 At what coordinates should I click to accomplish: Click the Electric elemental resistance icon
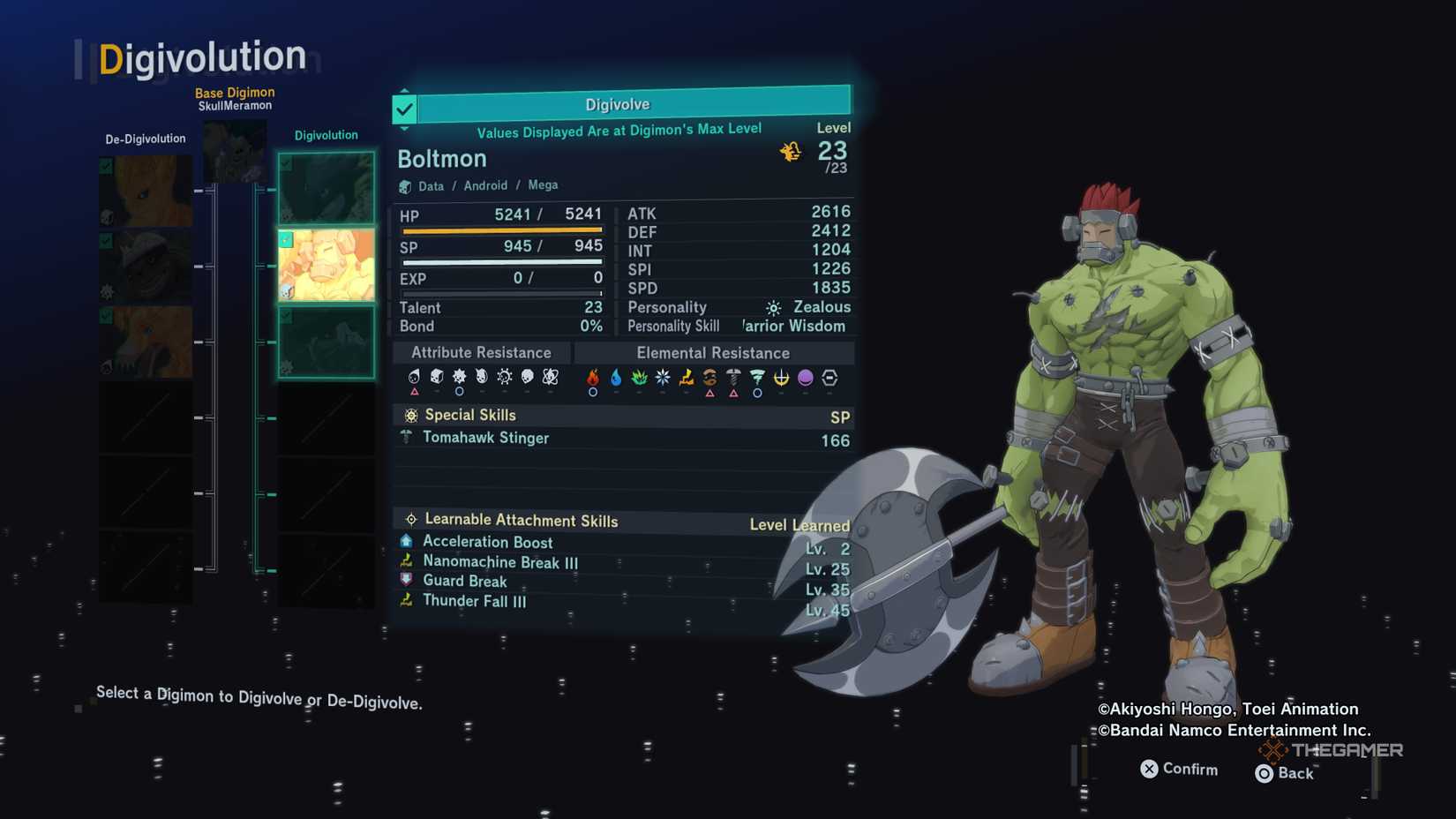[x=687, y=377]
